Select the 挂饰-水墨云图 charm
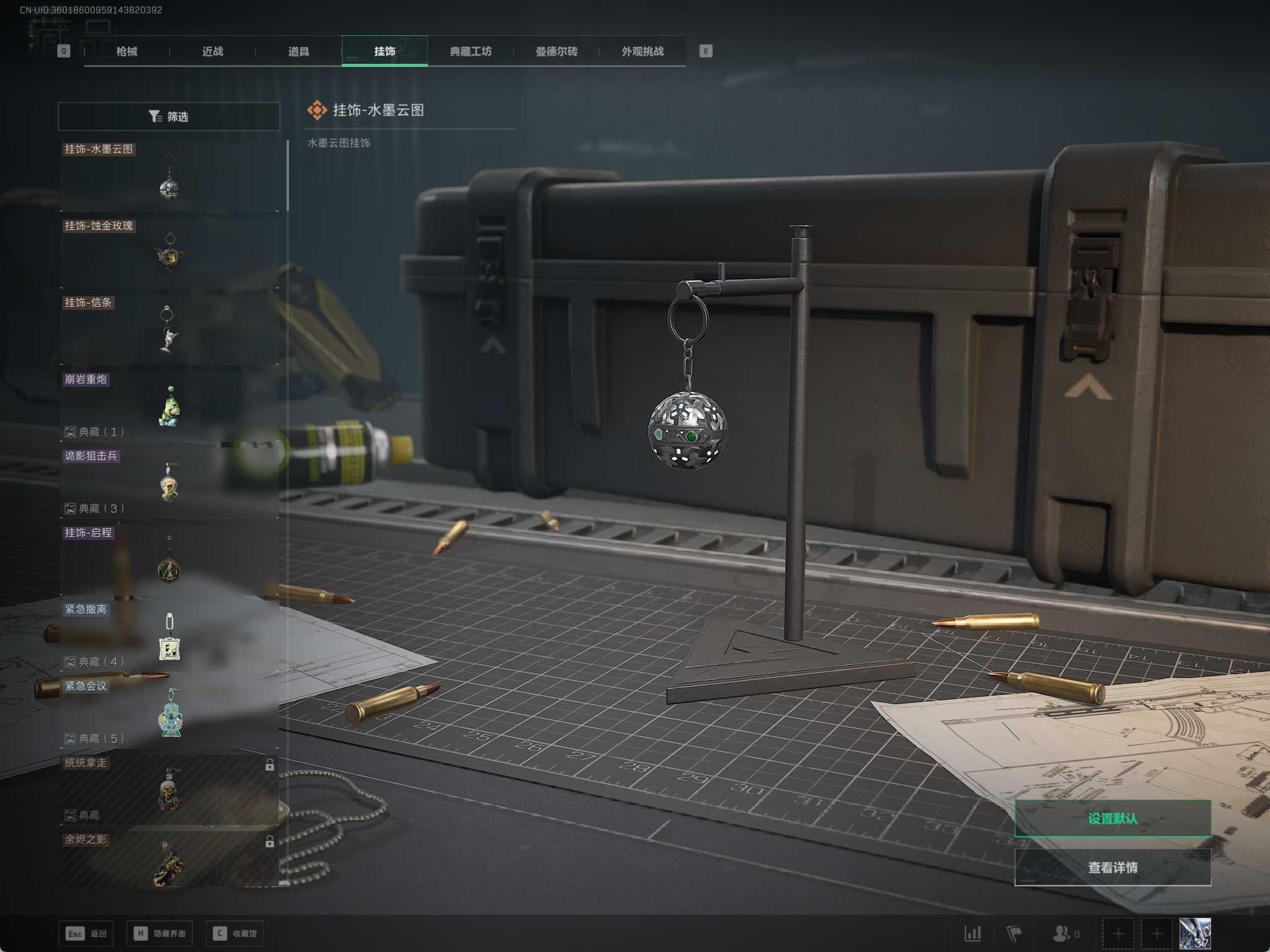The width and height of the screenshot is (1270, 952). pos(169,177)
